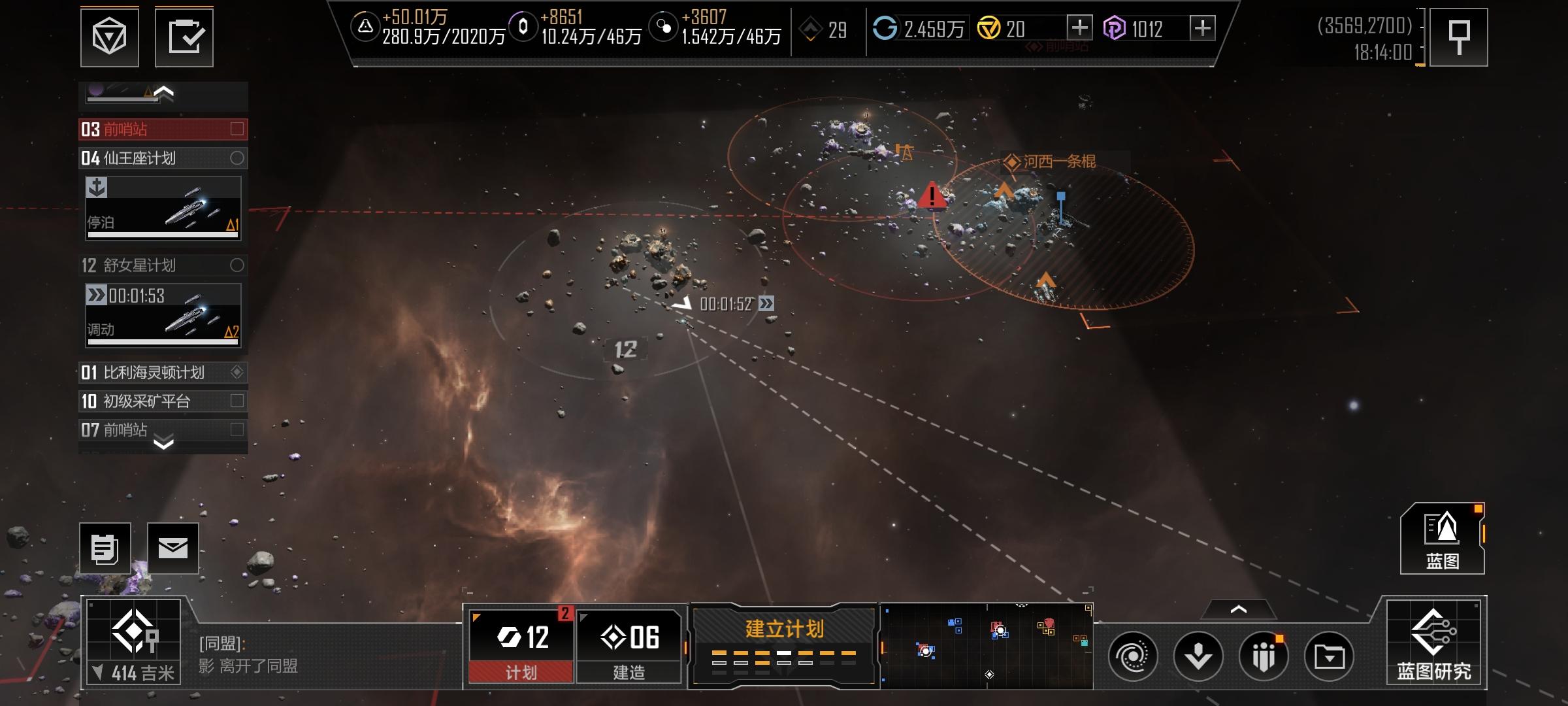Open the task checklist icon
The height and width of the screenshot is (706, 1568).
184,37
